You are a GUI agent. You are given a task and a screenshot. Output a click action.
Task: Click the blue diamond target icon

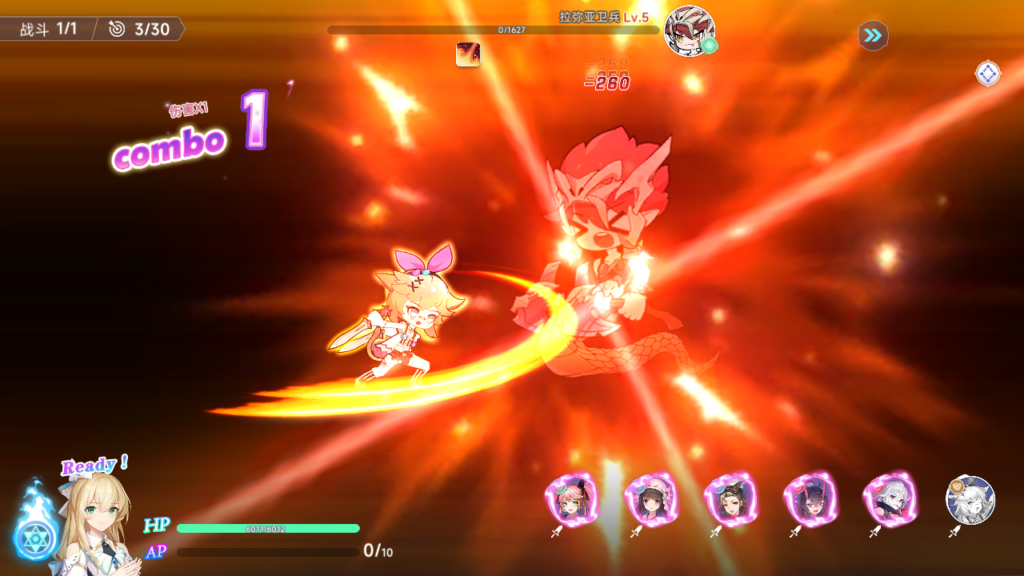pos(988,73)
